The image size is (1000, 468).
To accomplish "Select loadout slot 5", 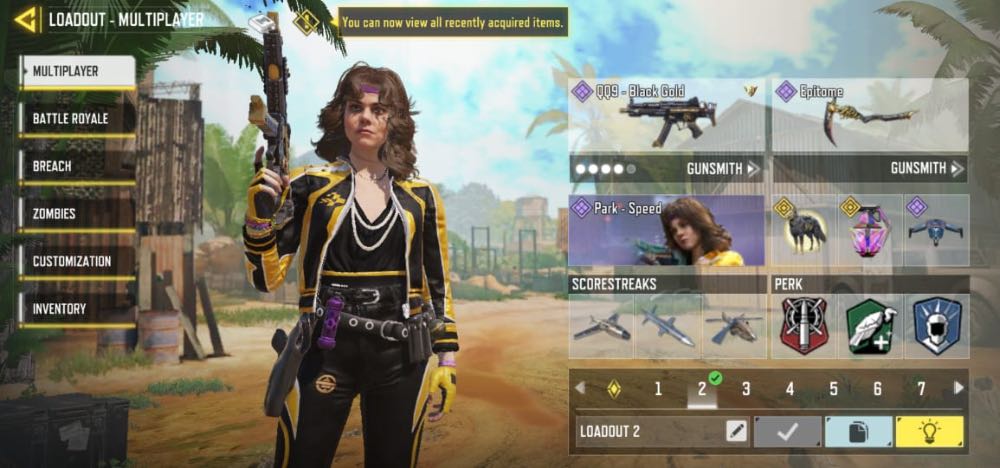I will [x=834, y=389].
